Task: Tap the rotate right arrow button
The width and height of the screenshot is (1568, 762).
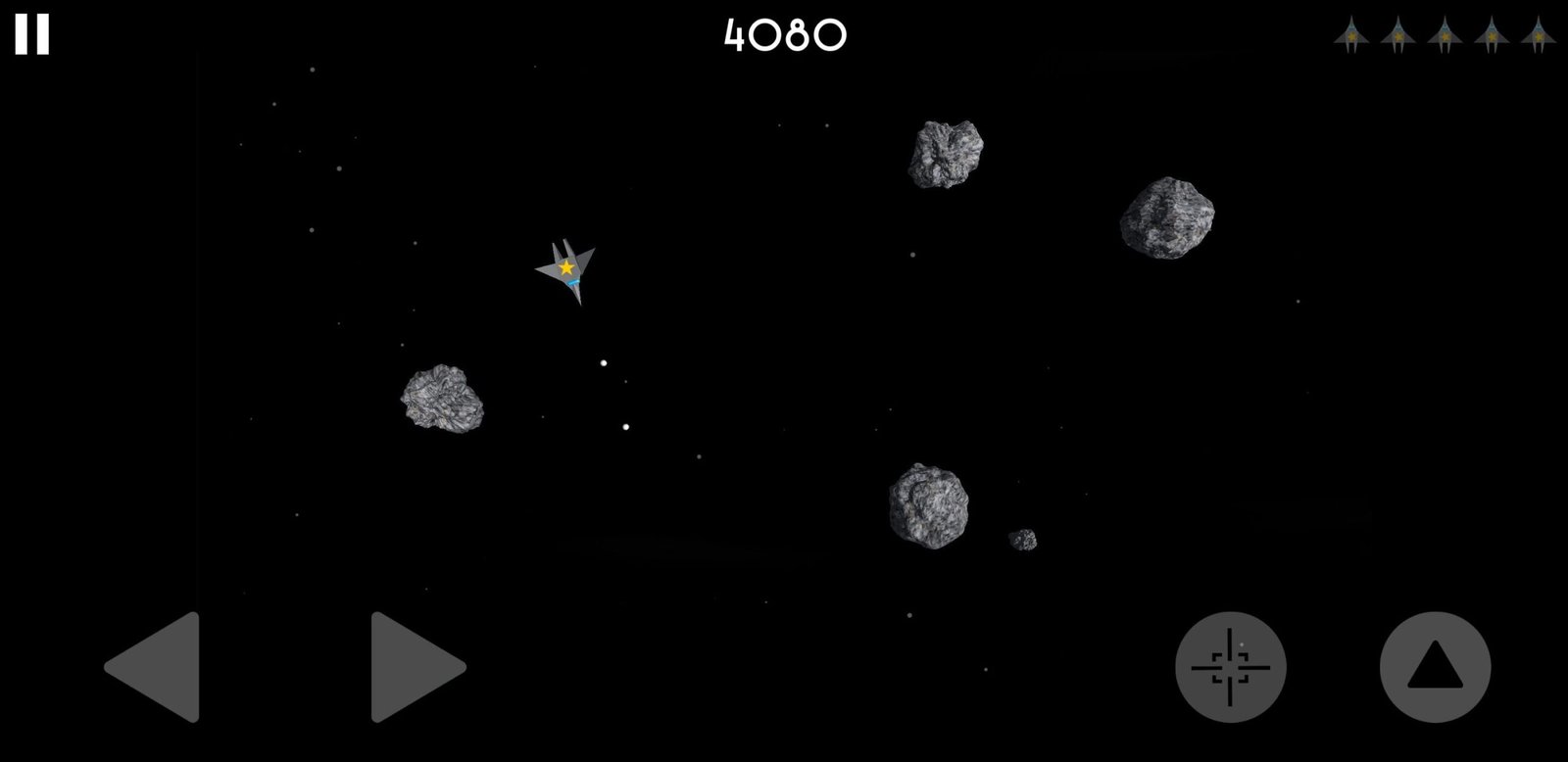Action: click(x=414, y=667)
